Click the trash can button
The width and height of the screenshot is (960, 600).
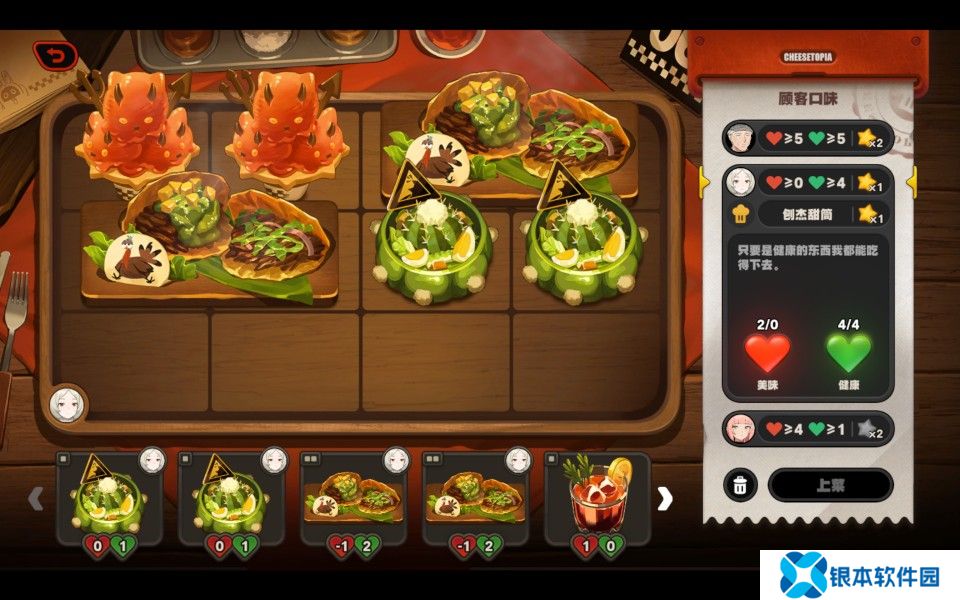tap(739, 485)
